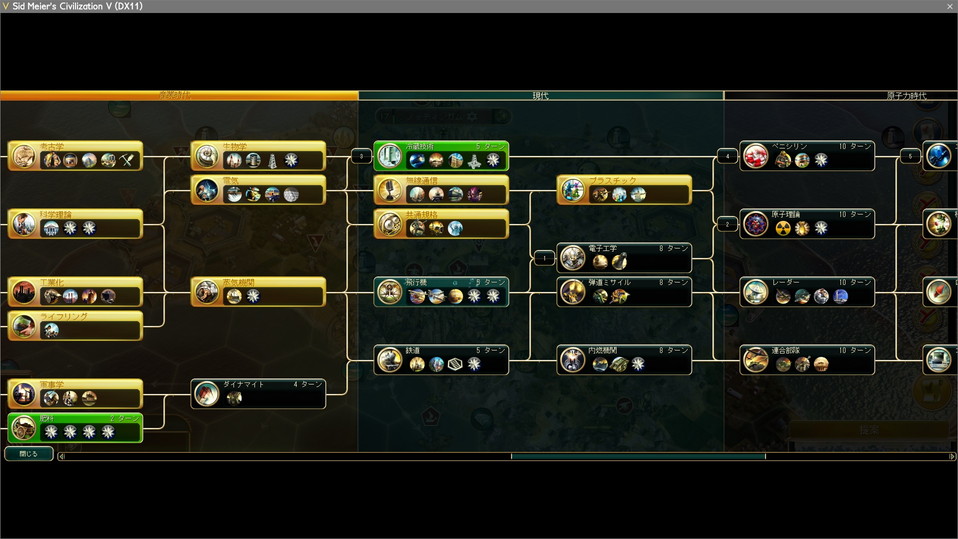Click the 蒸気機関 (Steam Power) technology
Viewport: 958px width, 539px height.
(259, 291)
